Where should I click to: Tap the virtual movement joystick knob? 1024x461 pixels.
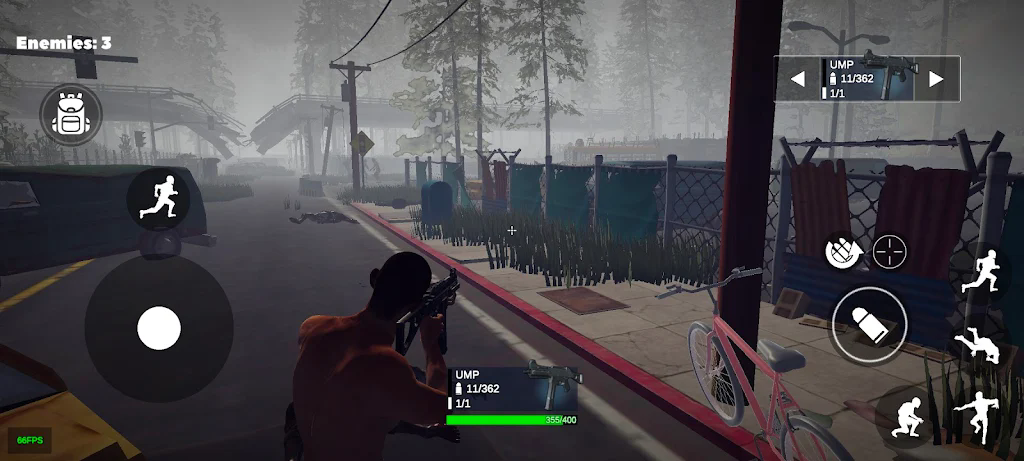point(158,328)
